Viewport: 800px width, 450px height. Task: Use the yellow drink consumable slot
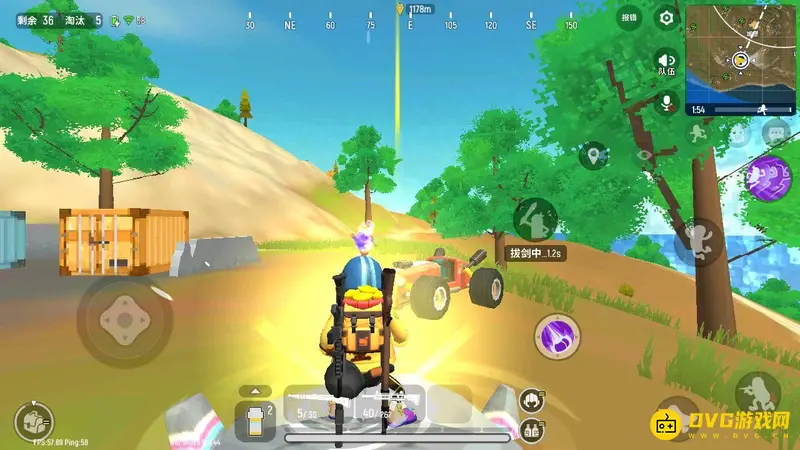(255, 421)
